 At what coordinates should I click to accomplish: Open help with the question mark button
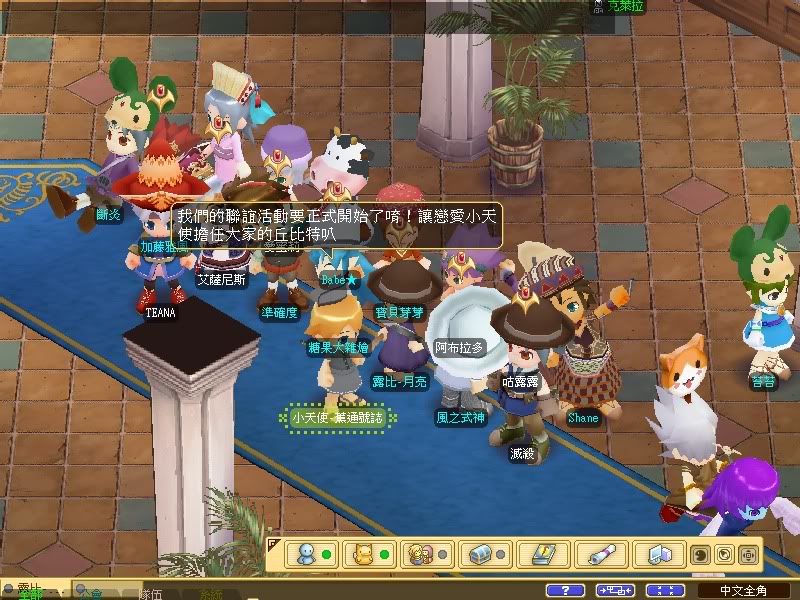[566, 590]
